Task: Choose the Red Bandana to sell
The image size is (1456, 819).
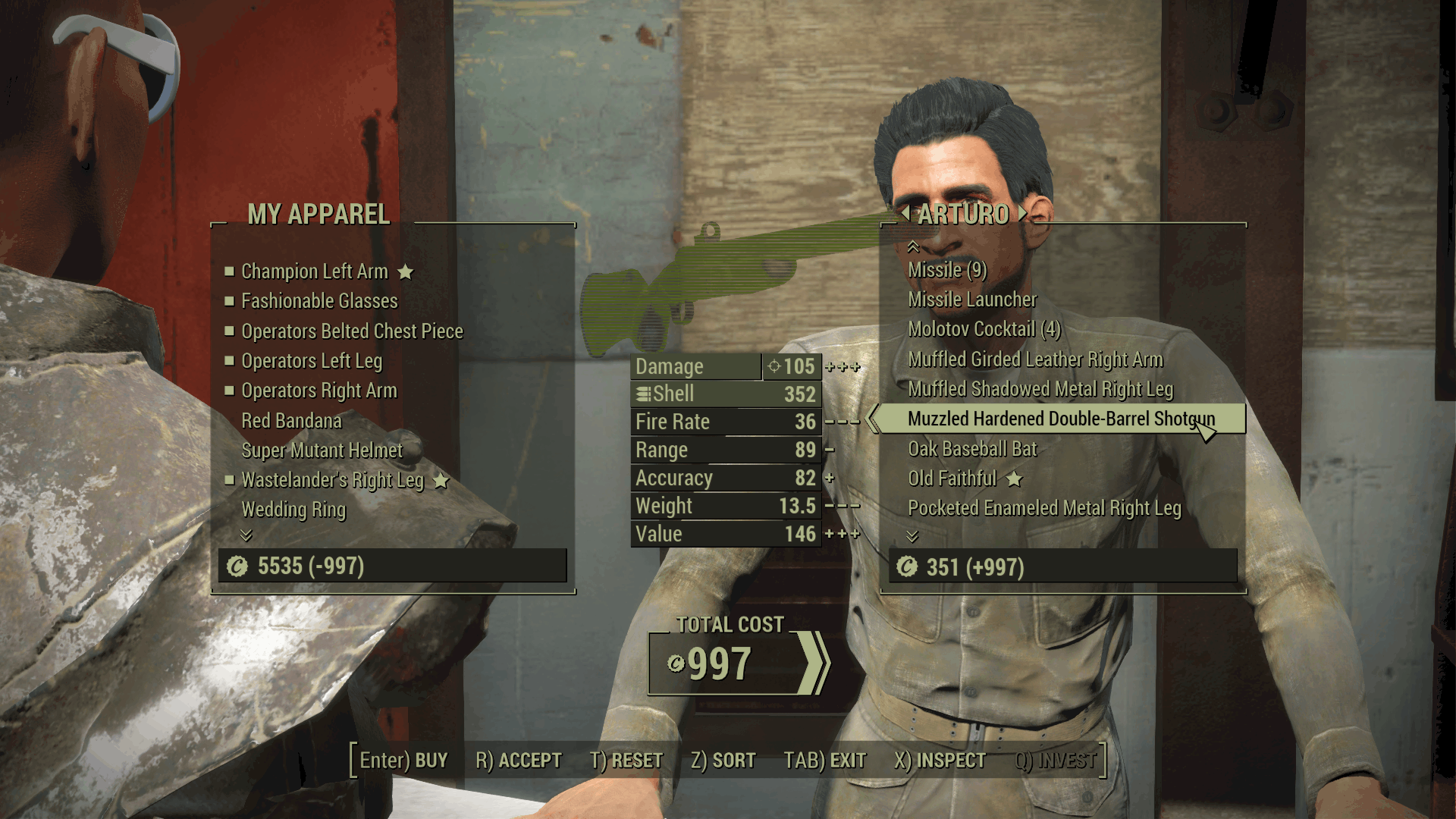Action: [x=291, y=421]
